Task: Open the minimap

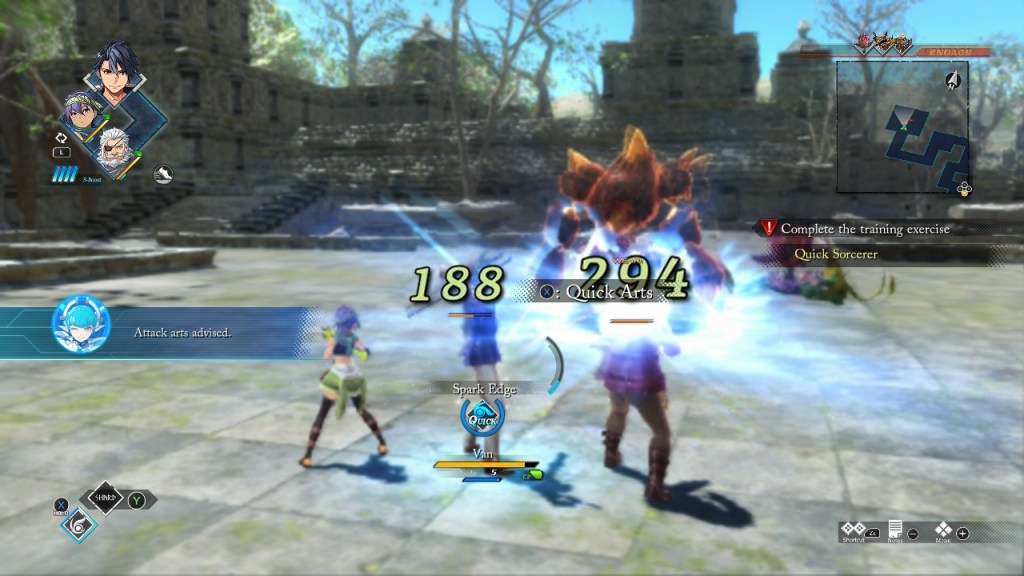Action: (x=902, y=125)
